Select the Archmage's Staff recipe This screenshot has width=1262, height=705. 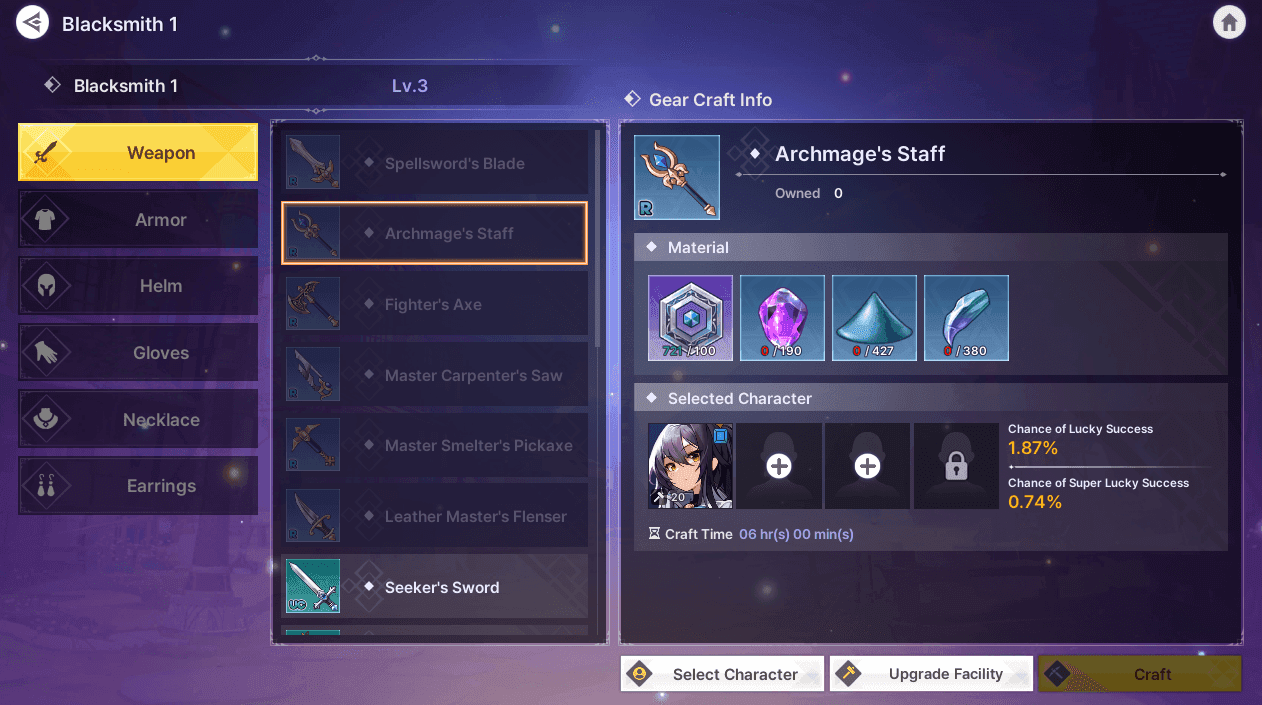pyautogui.click(x=434, y=234)
